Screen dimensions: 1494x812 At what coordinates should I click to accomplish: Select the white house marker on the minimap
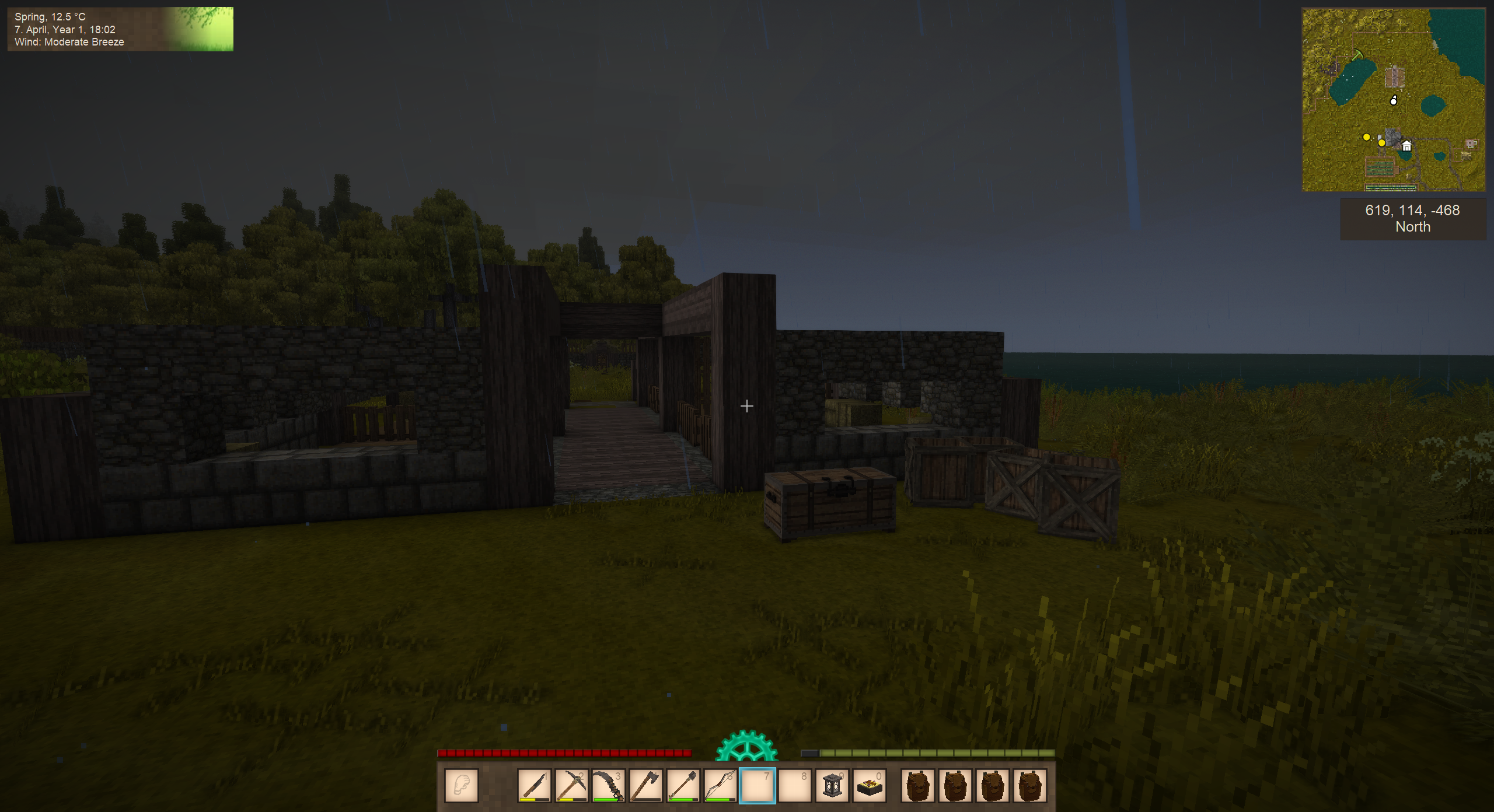[1406, 146]
